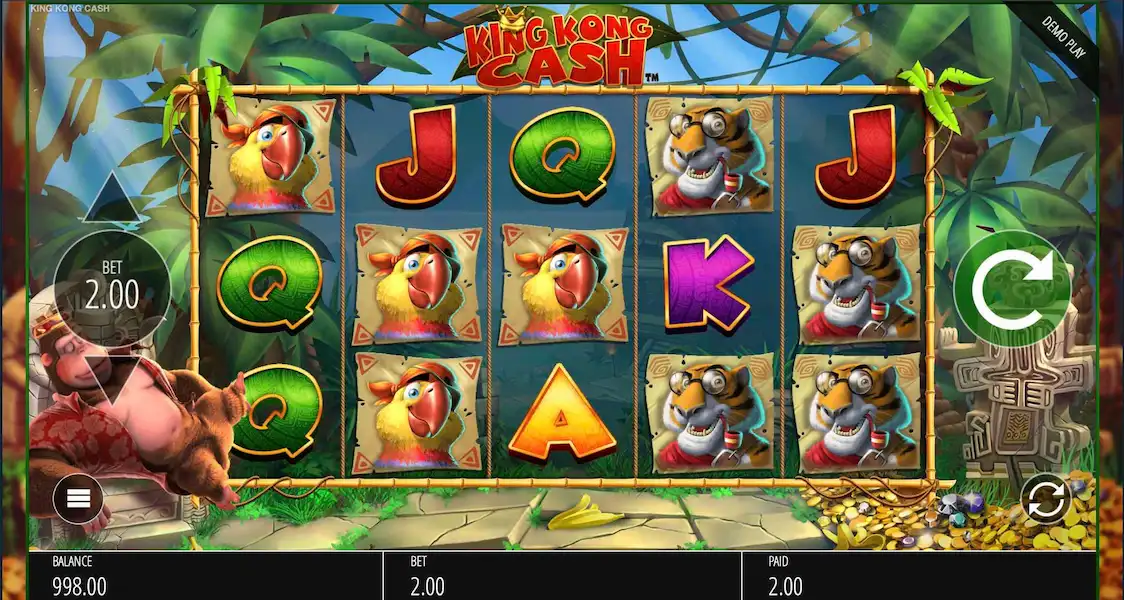Increase the bet with the up arrow

click(x=112, y=201)
